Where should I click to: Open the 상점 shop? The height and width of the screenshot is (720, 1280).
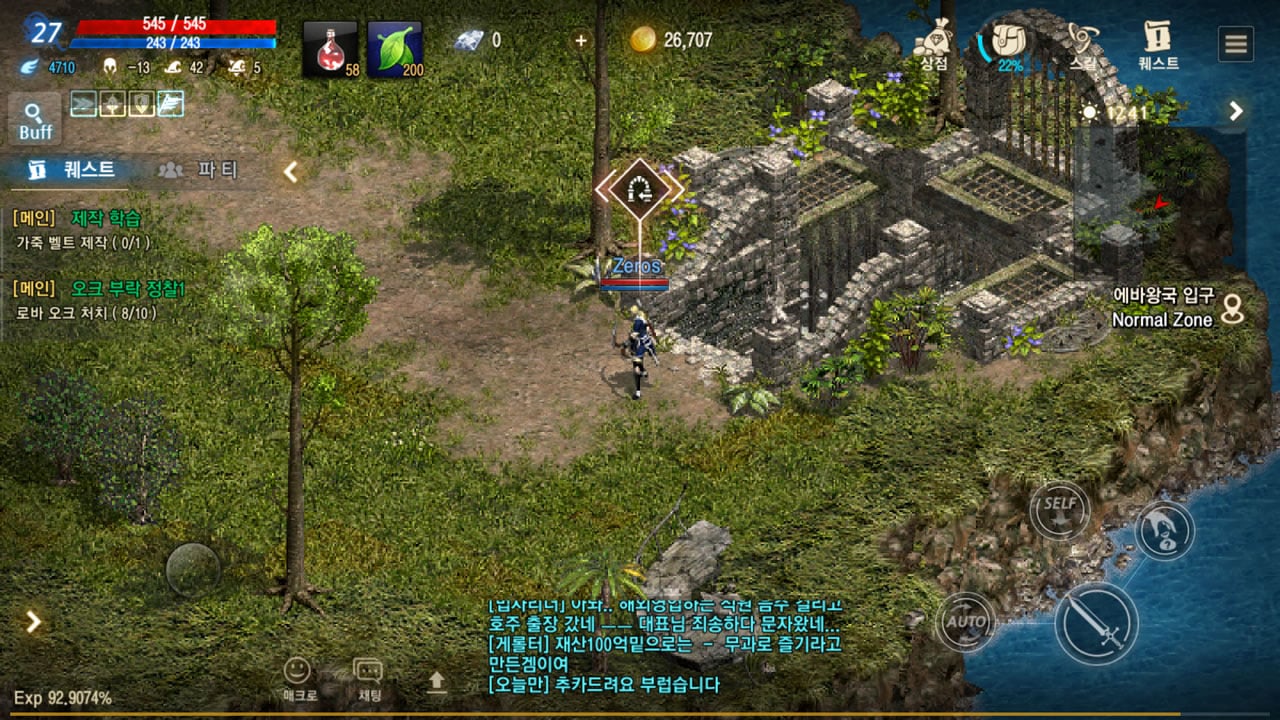click(x=933, y=44)
